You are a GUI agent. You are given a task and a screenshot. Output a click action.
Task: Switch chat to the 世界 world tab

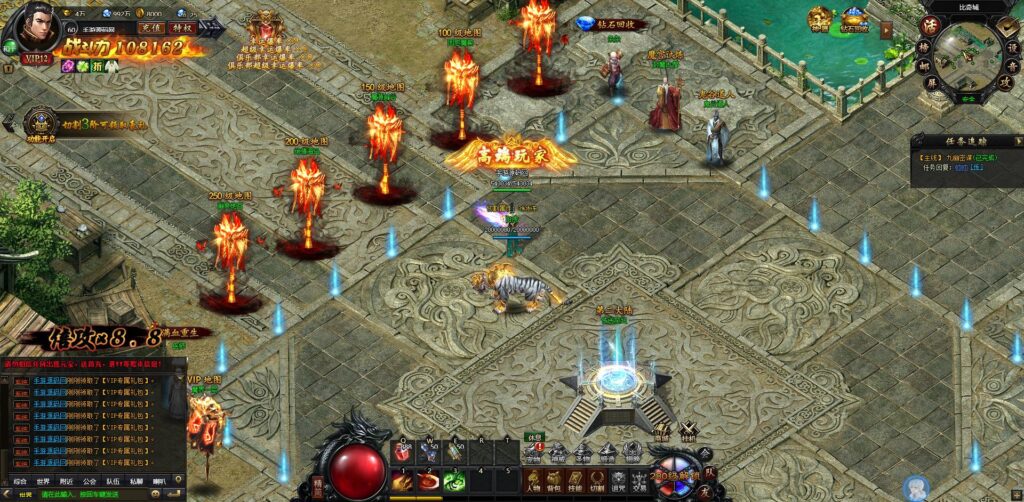(43, 480)
